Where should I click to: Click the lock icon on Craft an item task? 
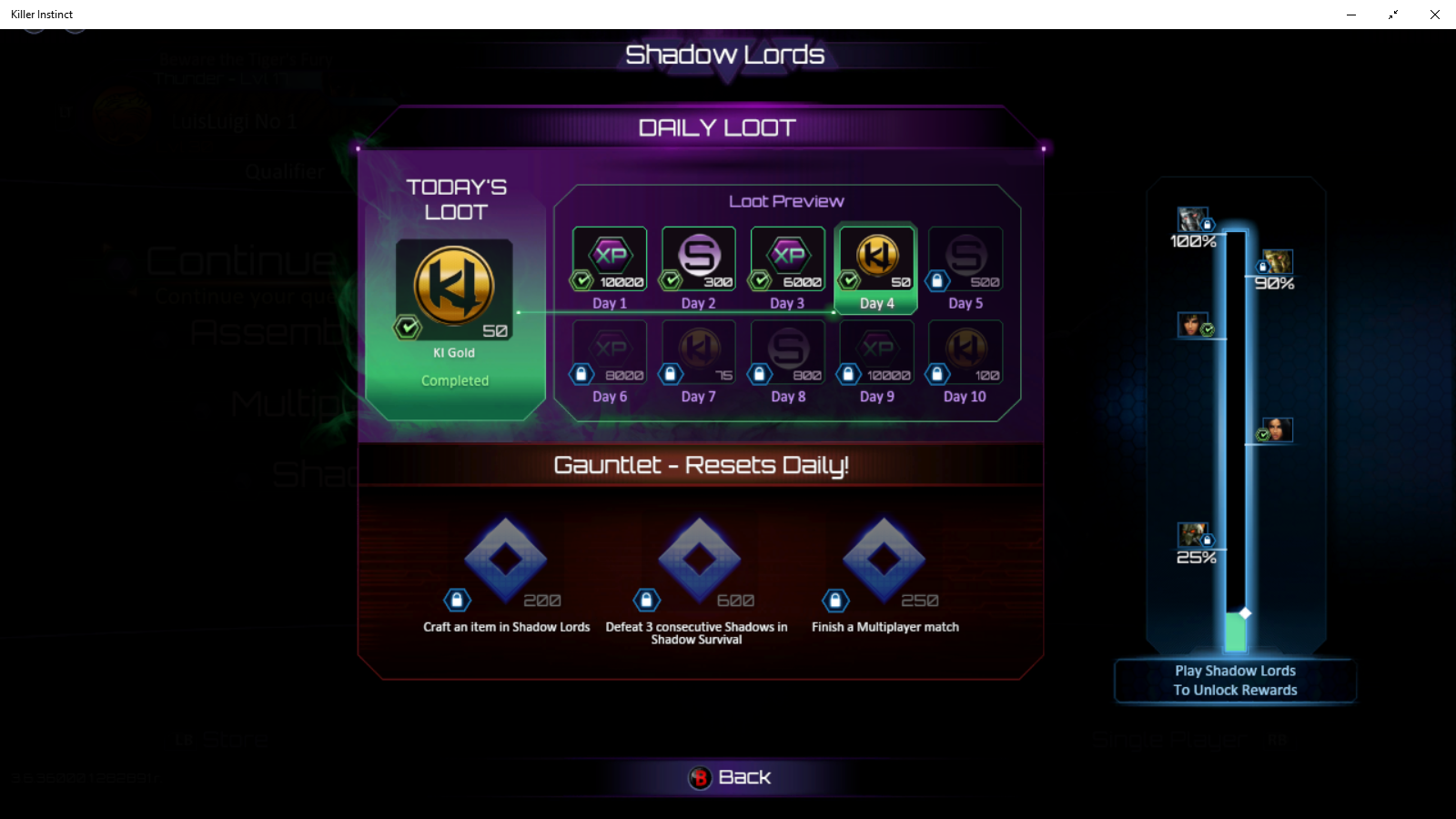click(x=456, y=600)
